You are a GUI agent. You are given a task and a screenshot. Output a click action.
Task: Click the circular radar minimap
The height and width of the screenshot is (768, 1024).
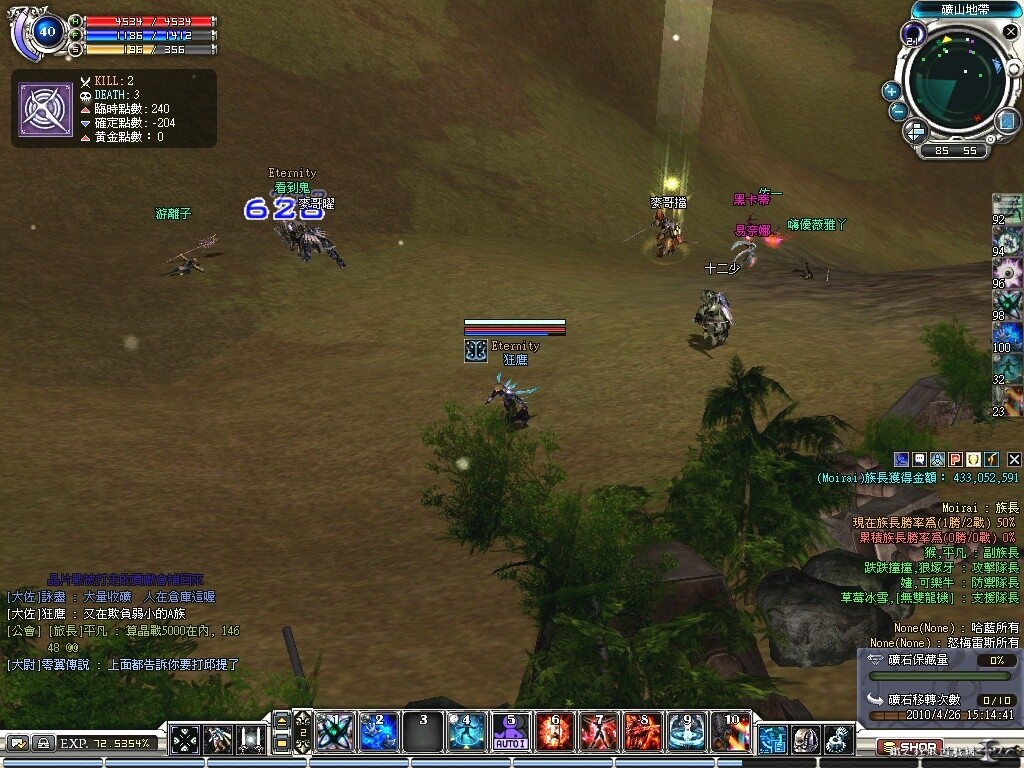(x=955, y=80)
